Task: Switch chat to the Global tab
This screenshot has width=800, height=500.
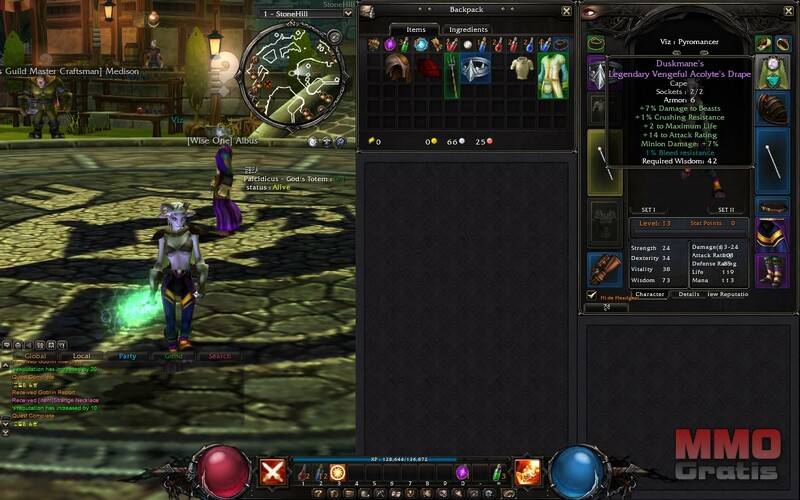Action: (36, 356)
